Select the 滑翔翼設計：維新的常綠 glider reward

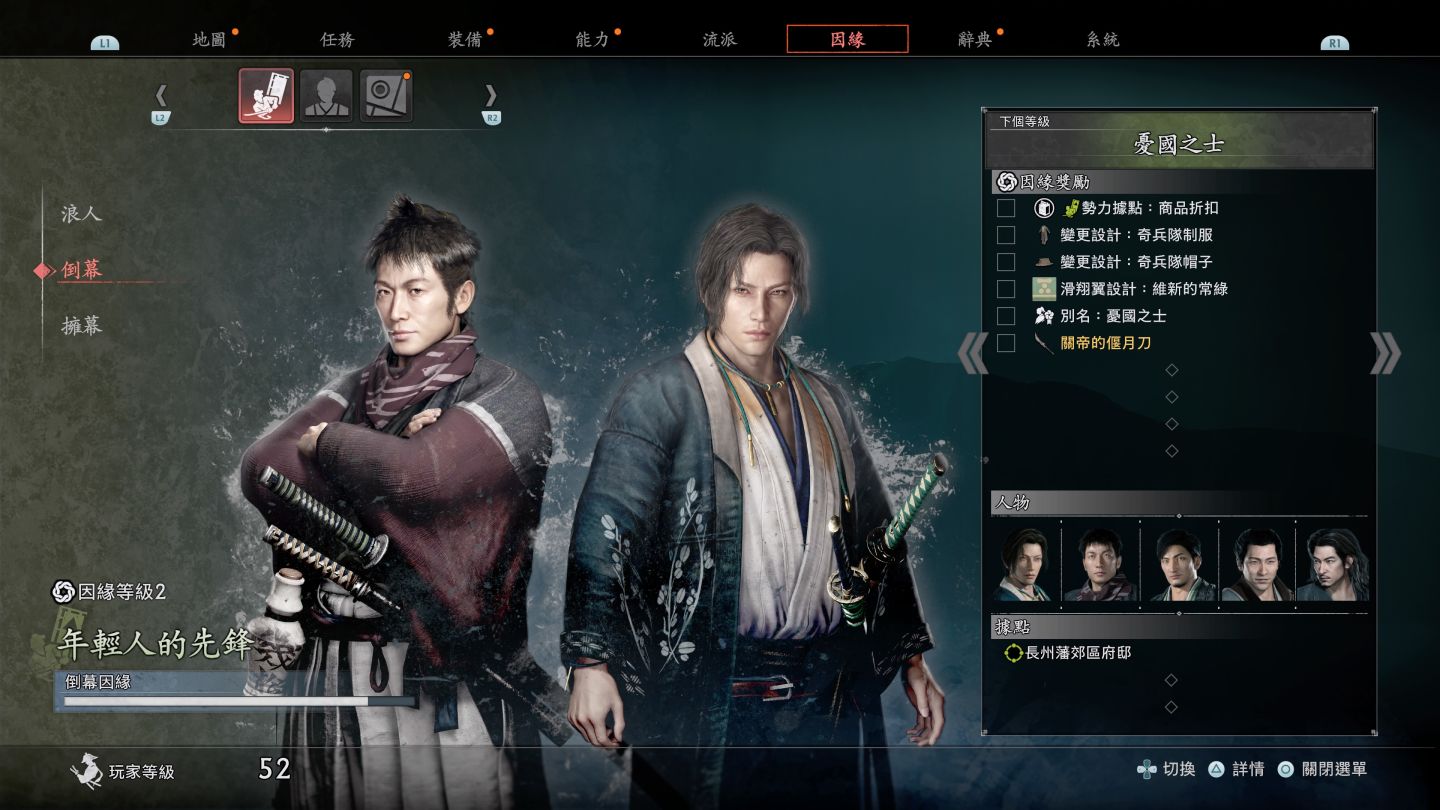coord(1143,289)
